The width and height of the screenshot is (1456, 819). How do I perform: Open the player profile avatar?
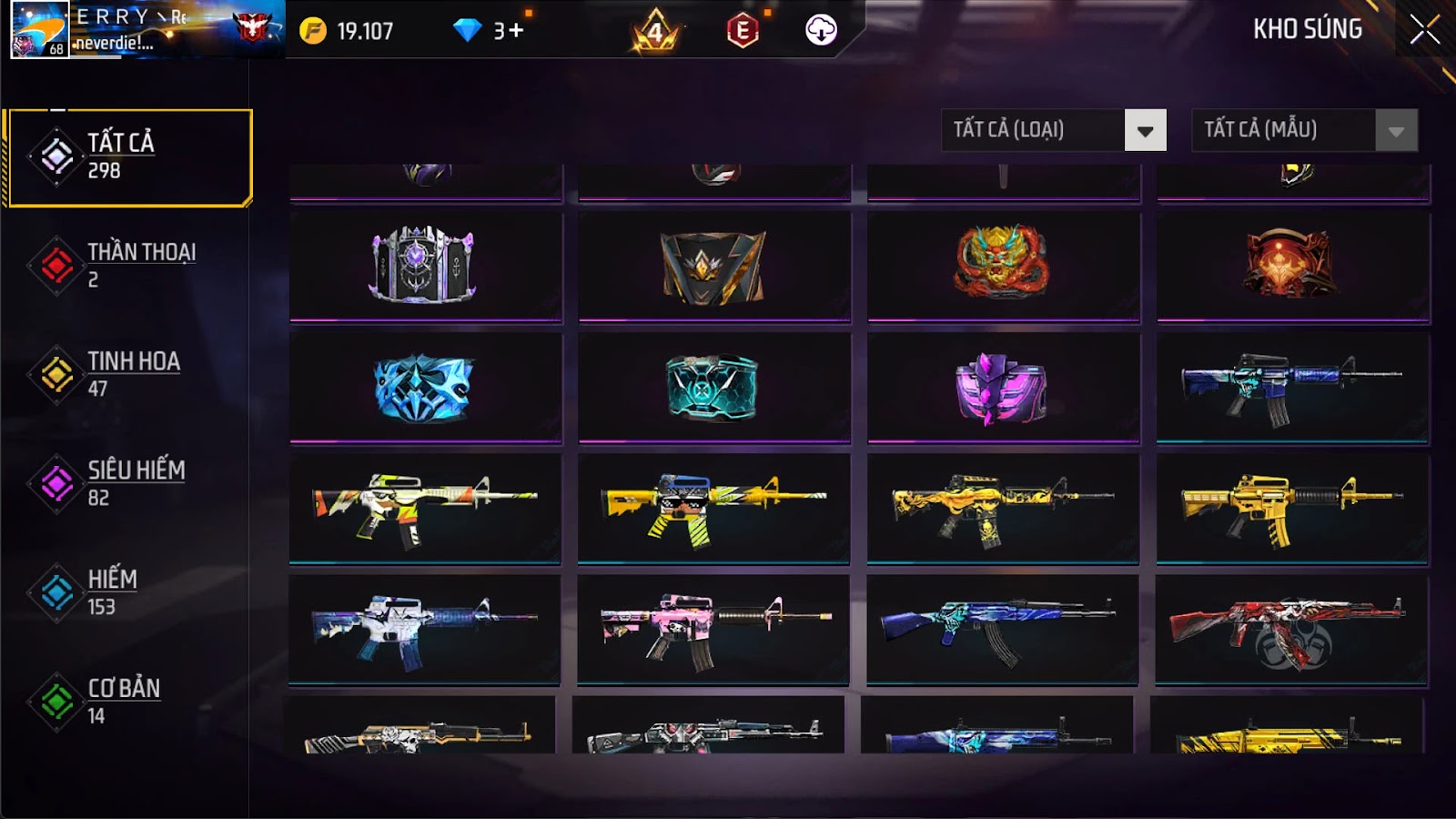point(39,30)
